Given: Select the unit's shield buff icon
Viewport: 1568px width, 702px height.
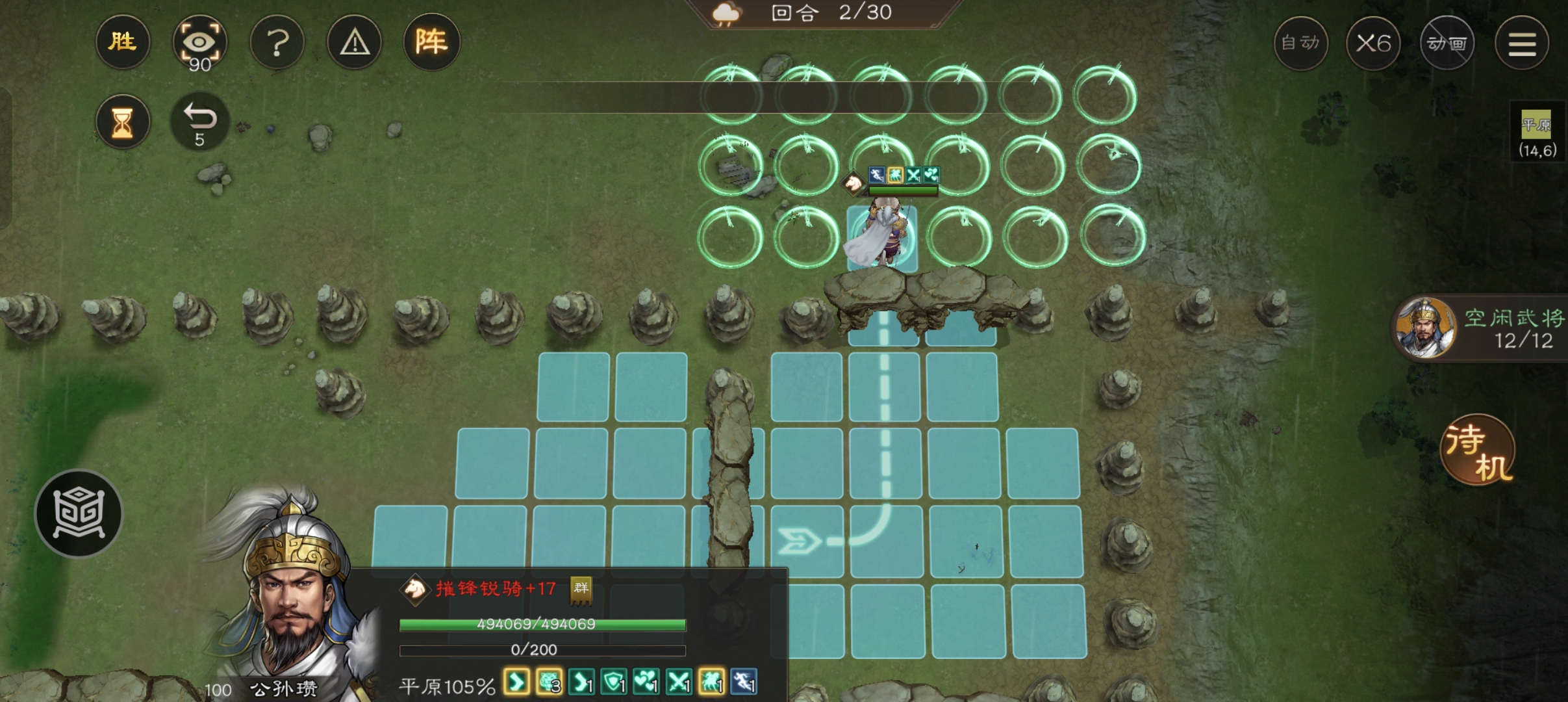Looking at the screenshot, I should pyautogui.click(x=613, y=682).
